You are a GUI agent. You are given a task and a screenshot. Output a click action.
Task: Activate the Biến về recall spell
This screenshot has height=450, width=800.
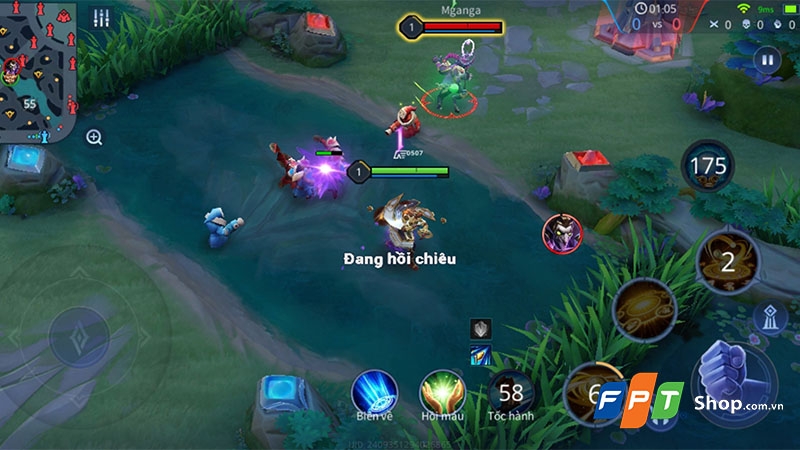coord(375,392)
